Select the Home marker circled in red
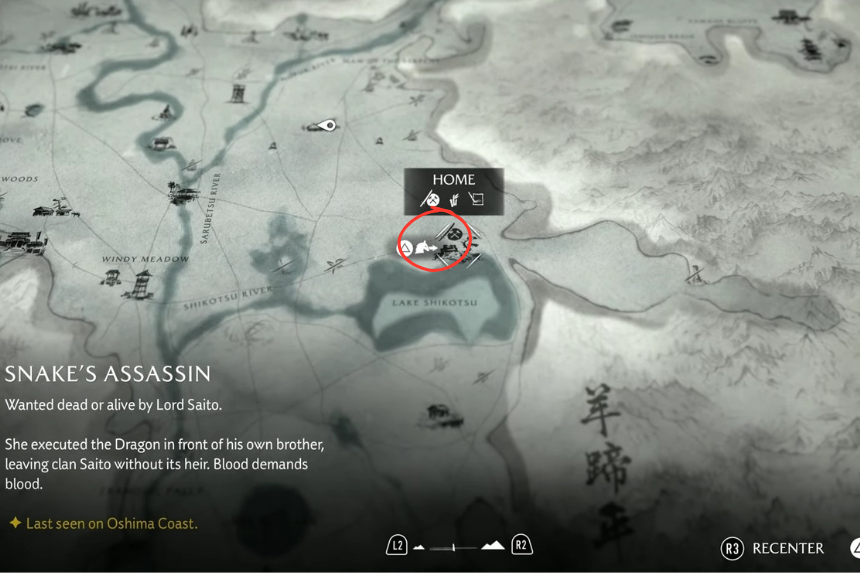The image size is (860, 573). (435, 245)
